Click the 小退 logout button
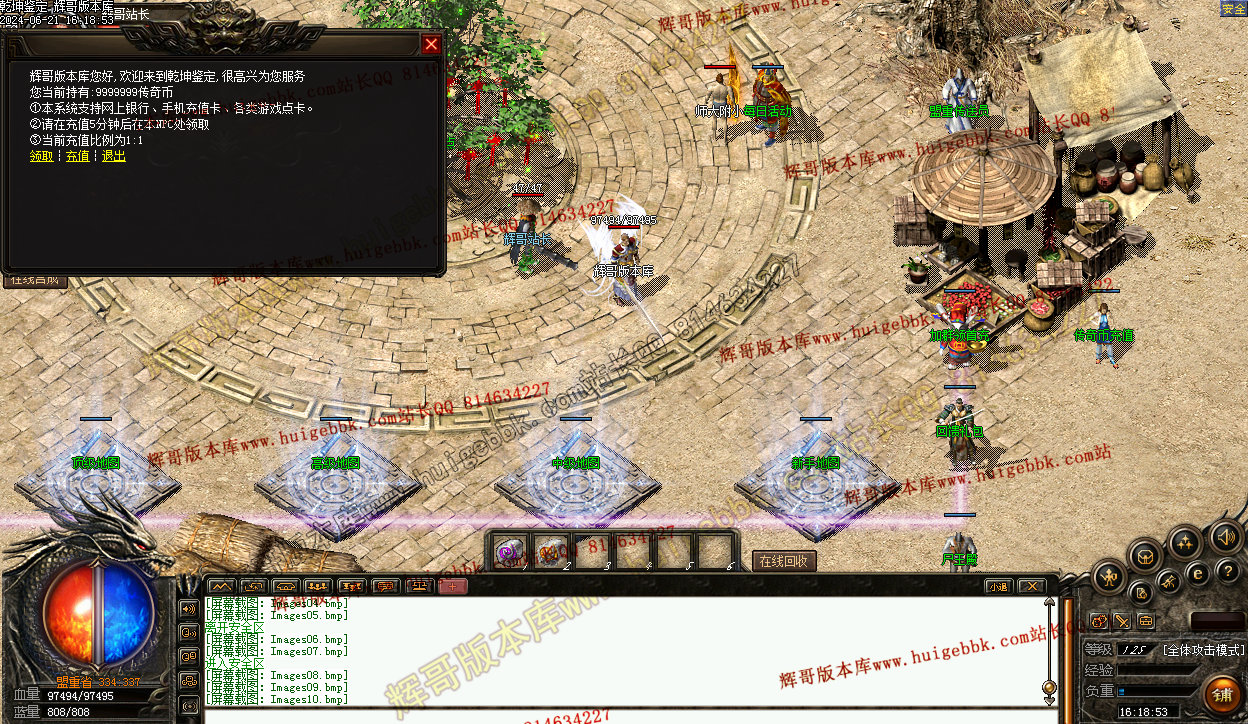Image resolution: width=1248 pixels, height=724 pixels. pos(997,586)
